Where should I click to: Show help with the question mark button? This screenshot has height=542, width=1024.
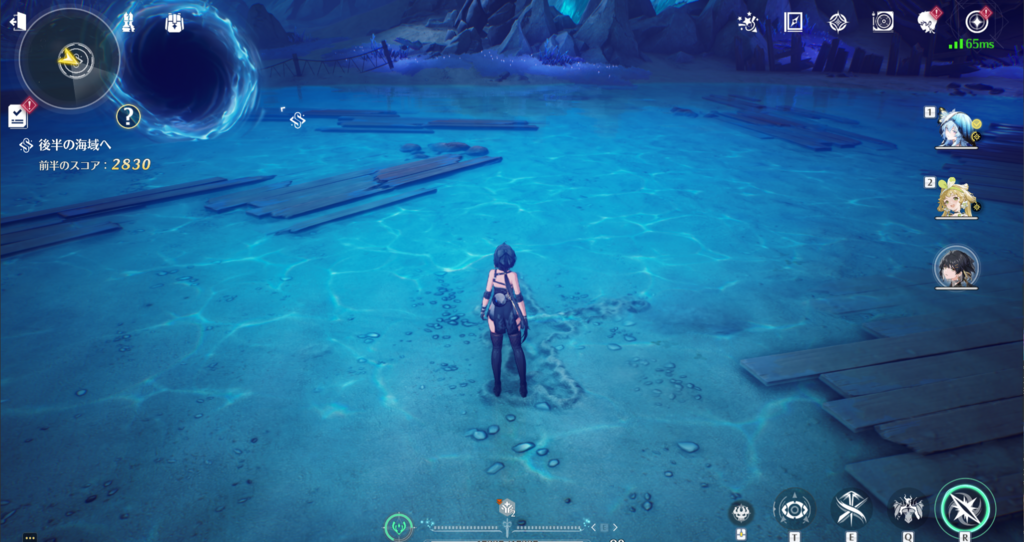(127, 117)
